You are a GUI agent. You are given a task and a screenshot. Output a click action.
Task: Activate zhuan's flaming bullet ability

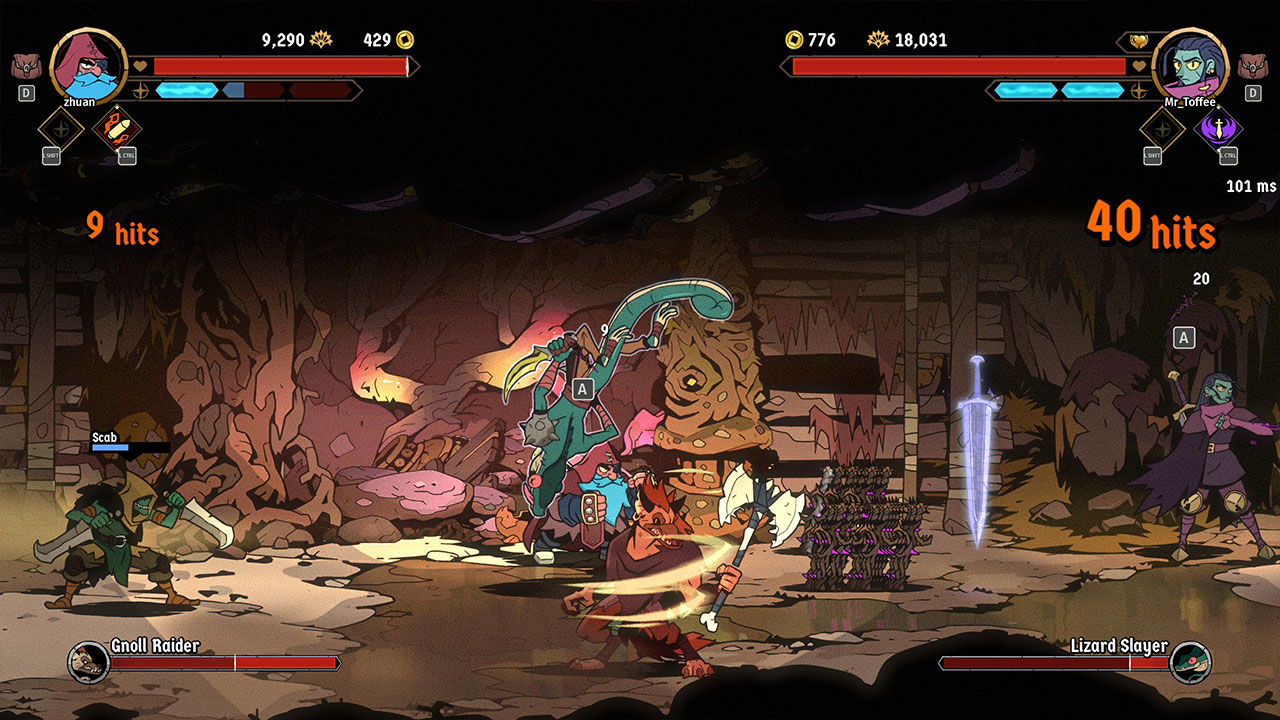pyautogui.click(x=116, y=129)
